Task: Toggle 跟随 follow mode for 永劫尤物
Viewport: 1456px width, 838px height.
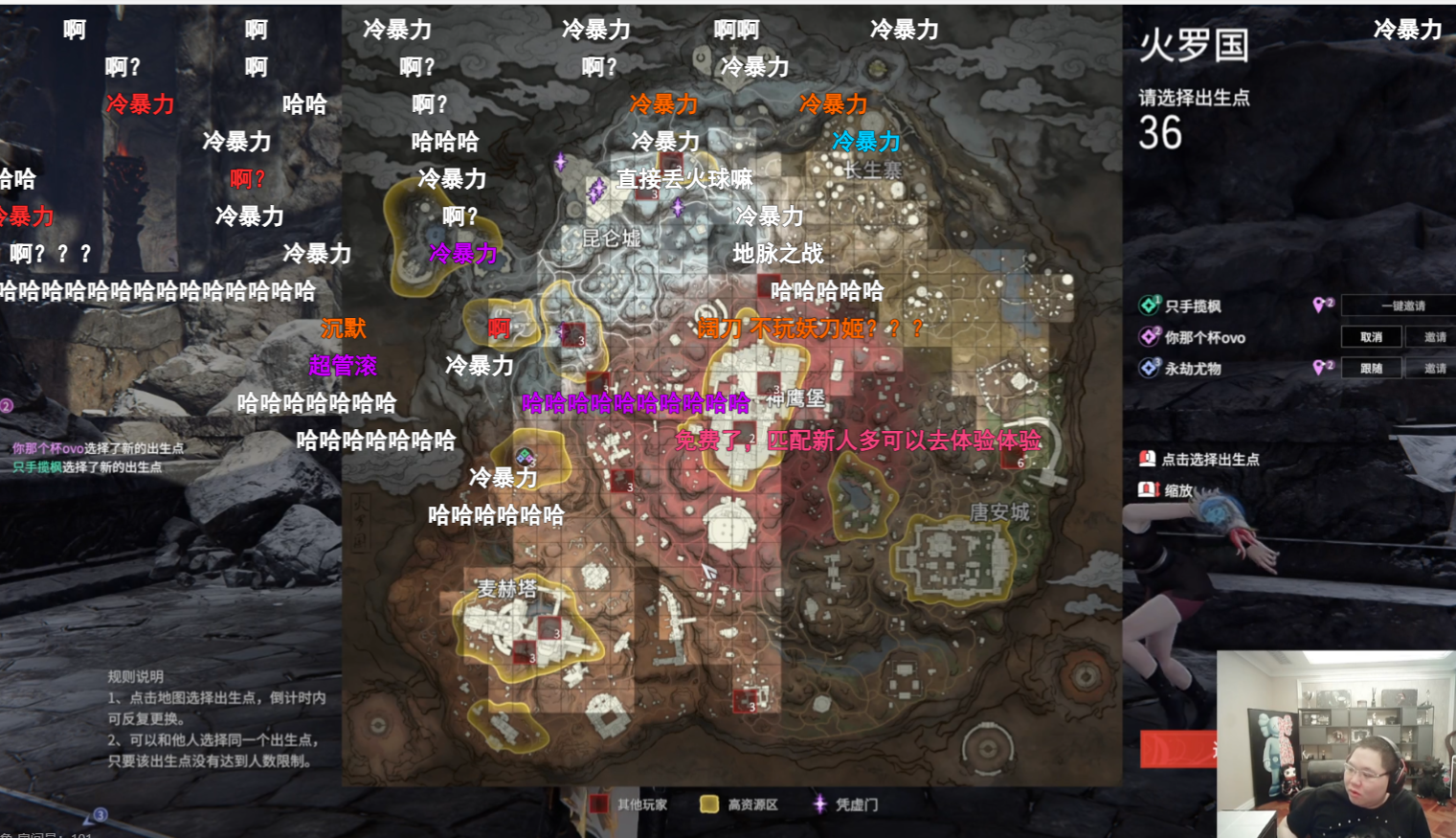Action: (1372, 368)
